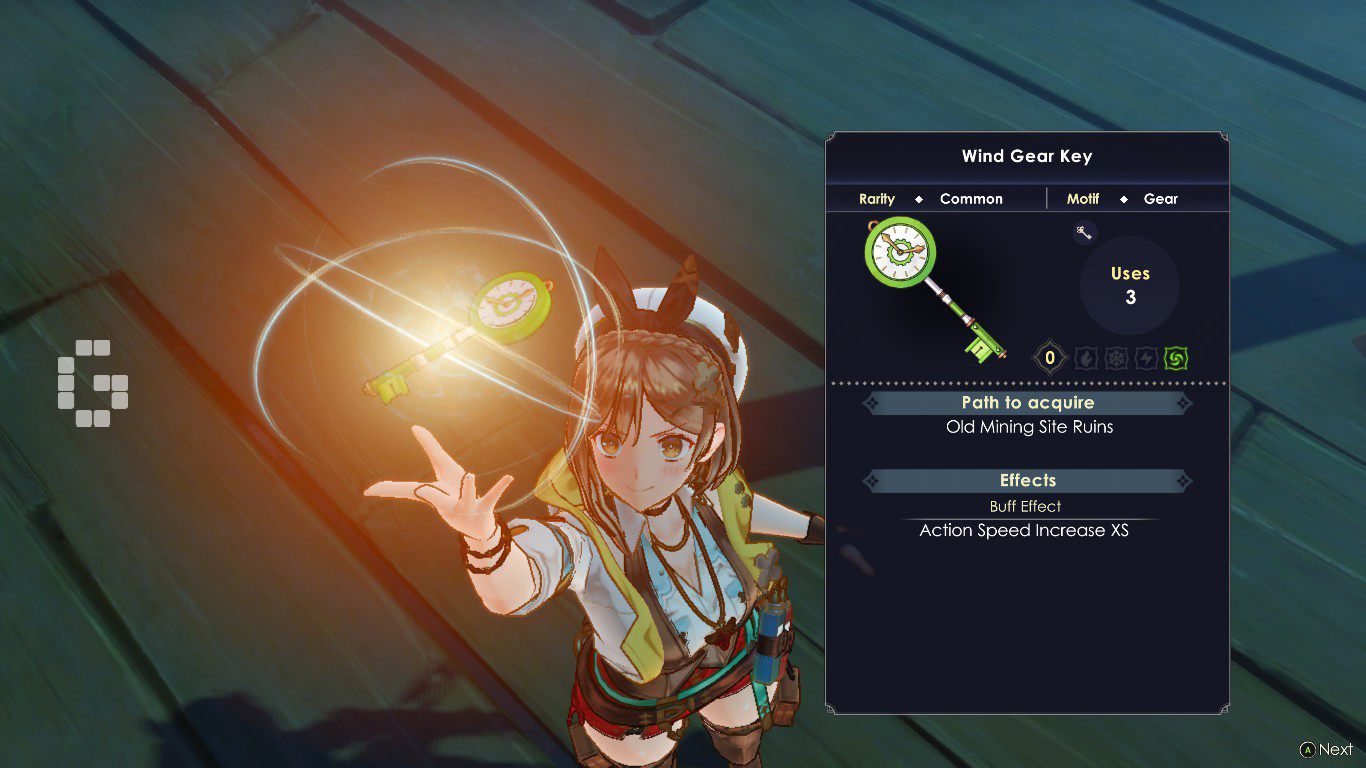Click the dimmed lightning bolt element icon
This screenshot has width=1366, height=768.
click(1146, 357)
